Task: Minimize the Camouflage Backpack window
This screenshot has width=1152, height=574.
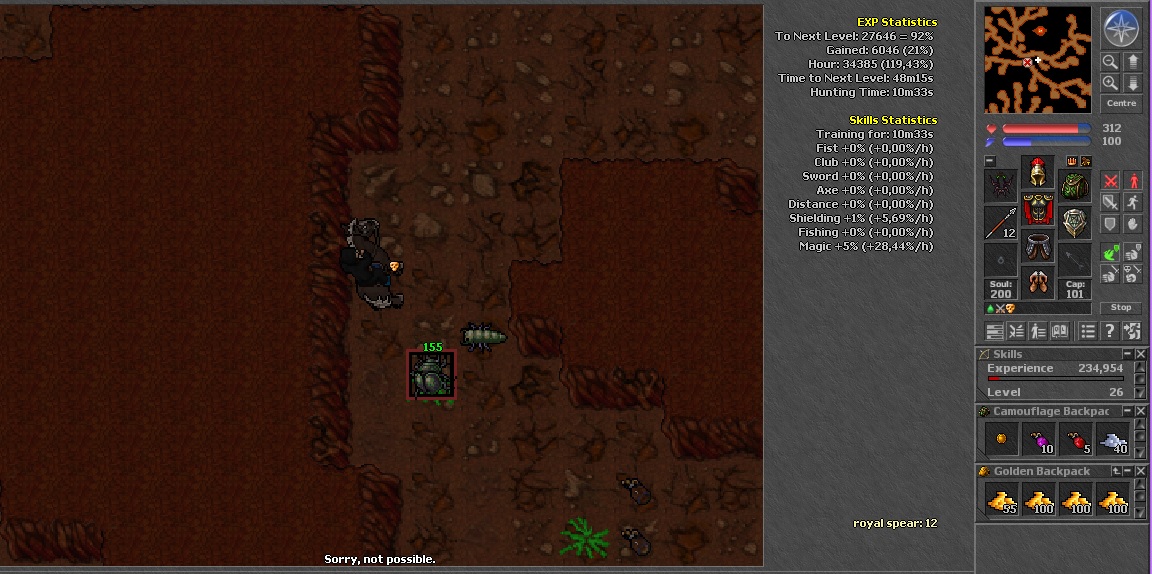Action: pyautogui.click(x=1127, y=411)
